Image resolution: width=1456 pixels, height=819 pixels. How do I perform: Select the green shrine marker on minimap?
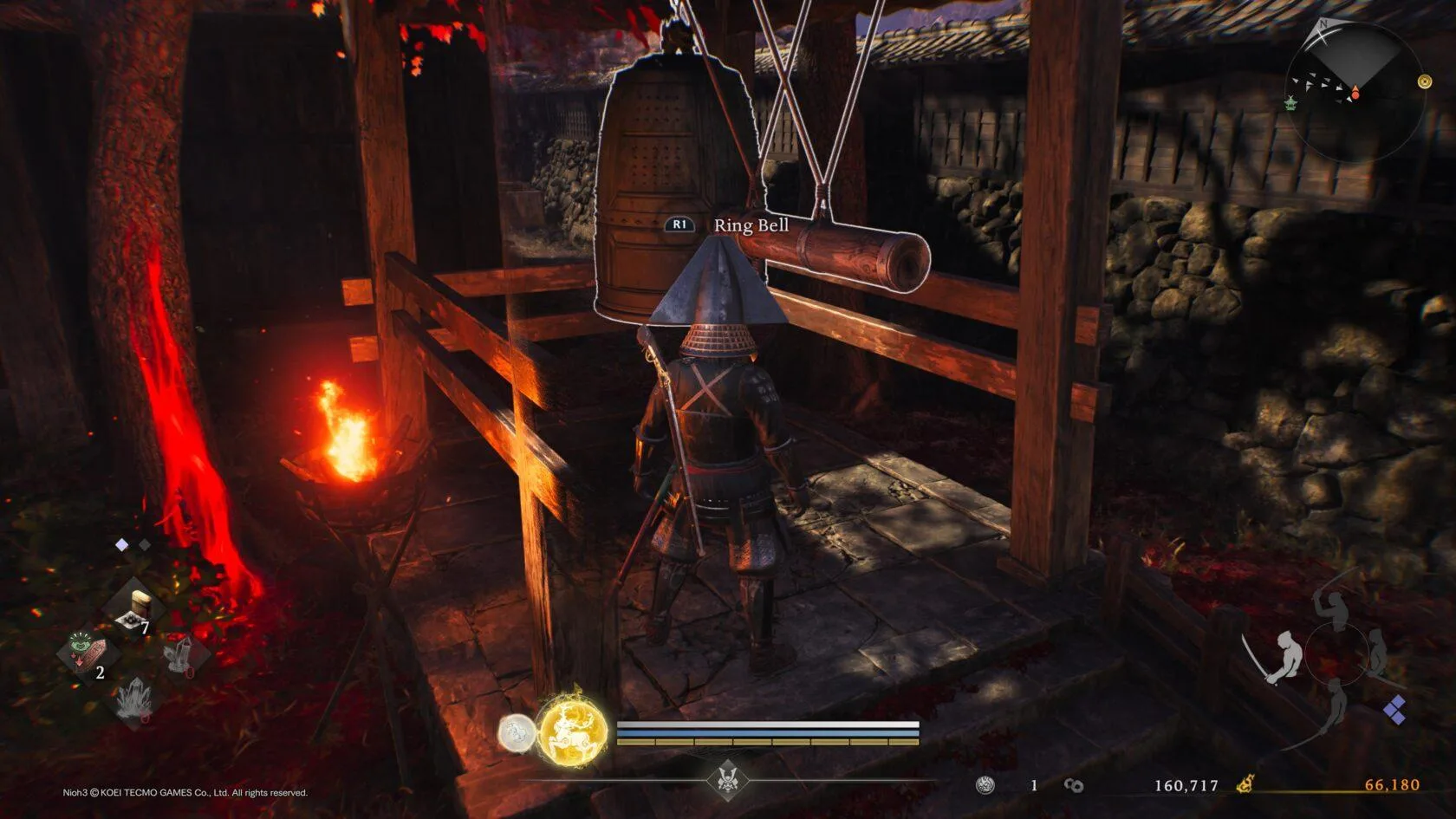point(1291,102)
